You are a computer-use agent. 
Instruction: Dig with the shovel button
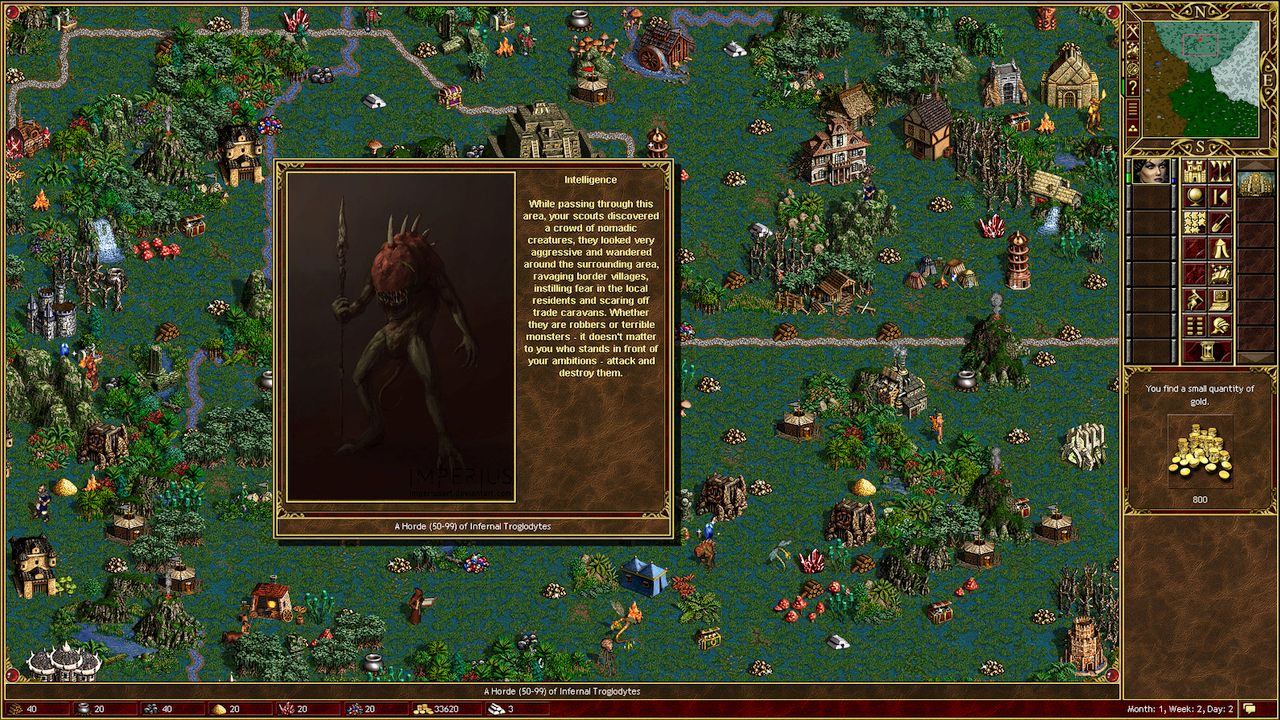1220,223
